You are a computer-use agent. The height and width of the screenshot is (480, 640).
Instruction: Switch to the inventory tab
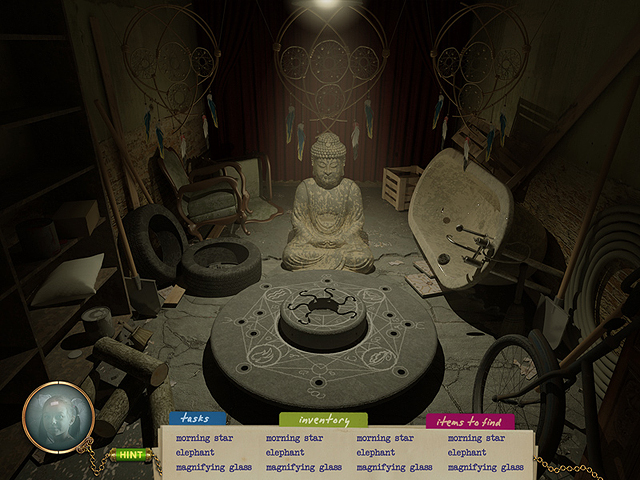[x=323, y=420]
